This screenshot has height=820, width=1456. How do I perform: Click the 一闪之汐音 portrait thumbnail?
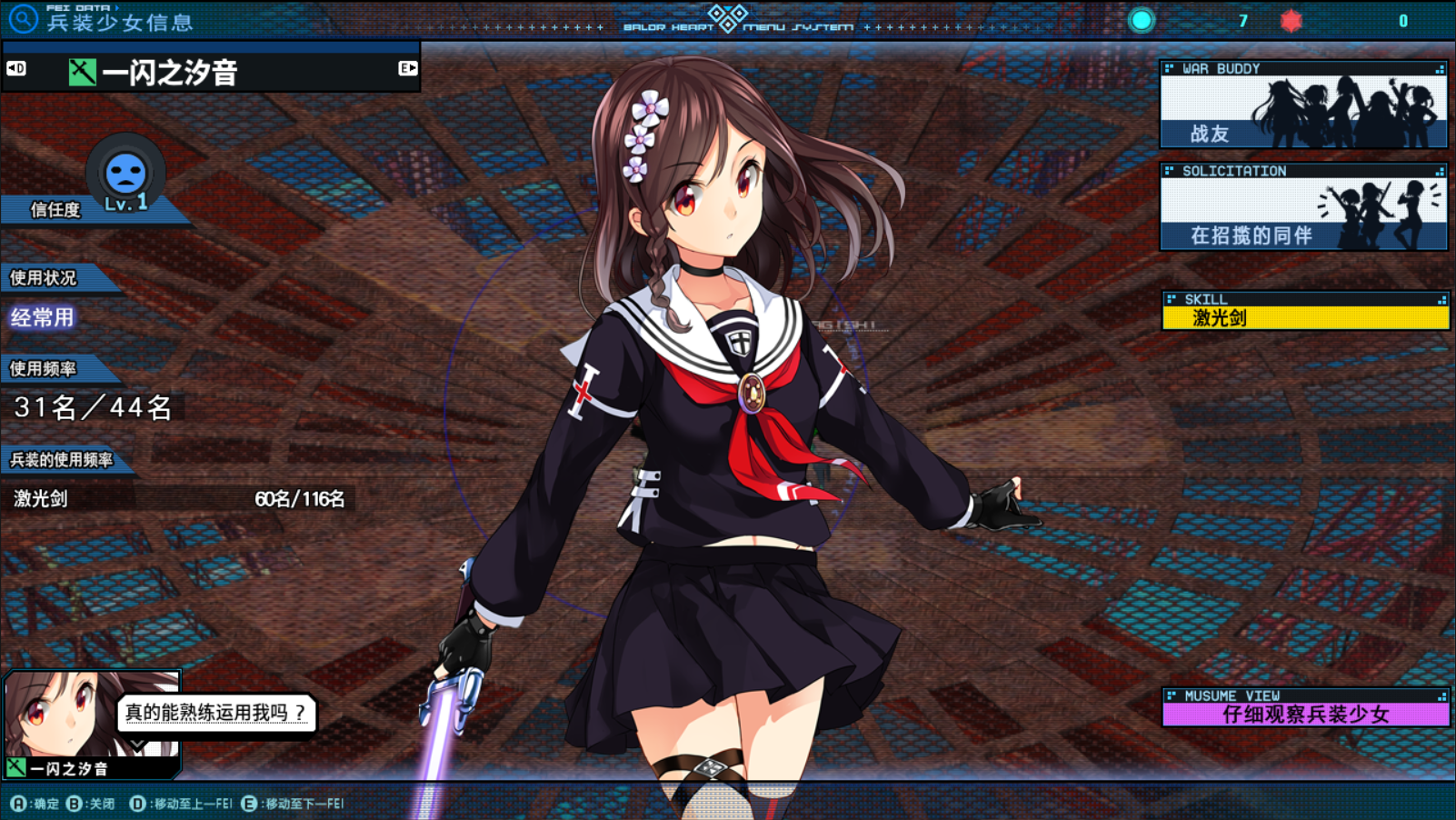click(91, 715)
